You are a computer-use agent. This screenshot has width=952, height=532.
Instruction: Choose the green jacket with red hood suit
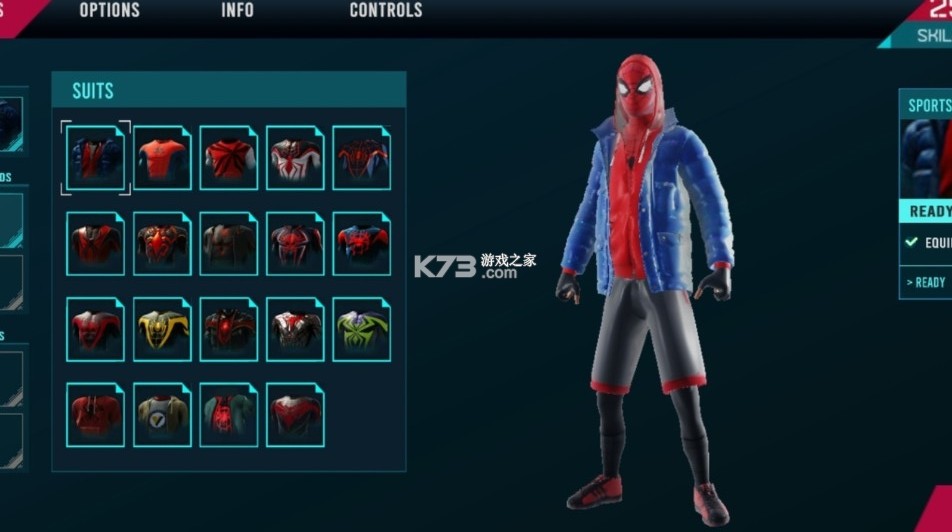click(228, 415)
